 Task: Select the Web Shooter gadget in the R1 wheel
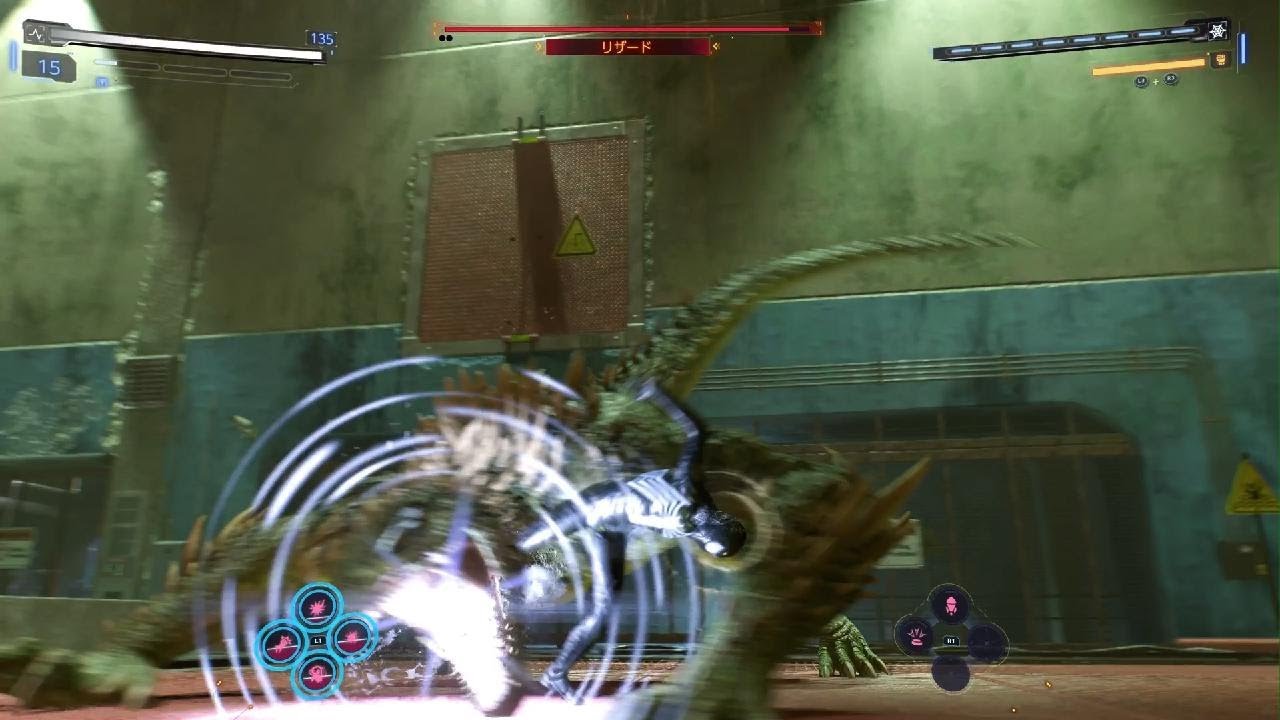coord(952,603)
